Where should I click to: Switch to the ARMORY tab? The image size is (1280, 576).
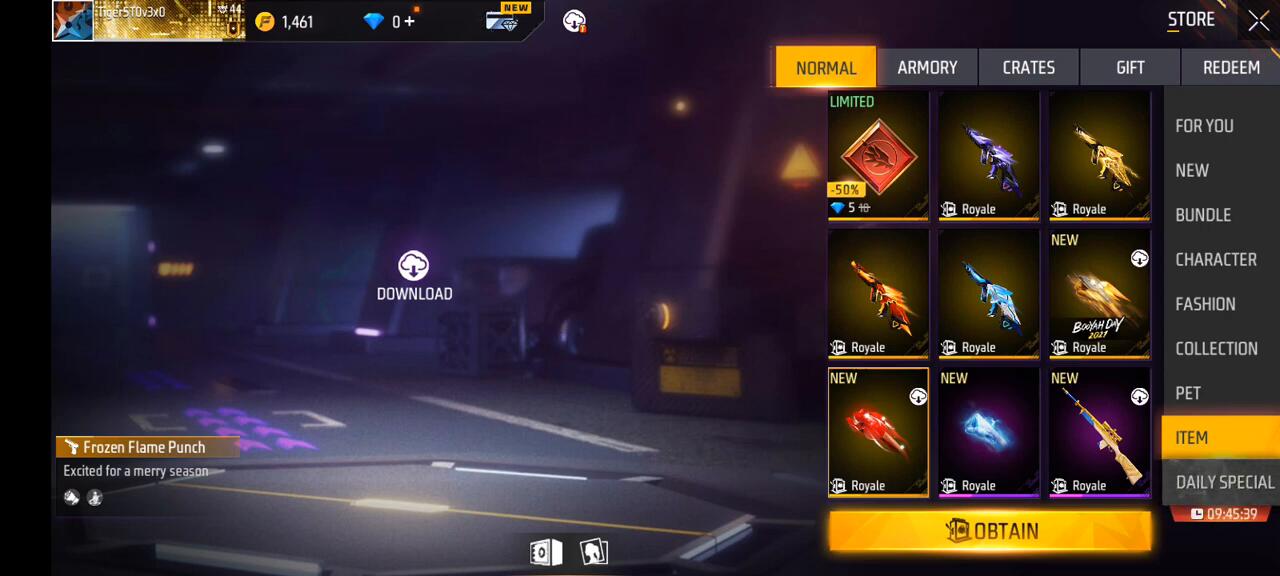(x=927, y=67)
